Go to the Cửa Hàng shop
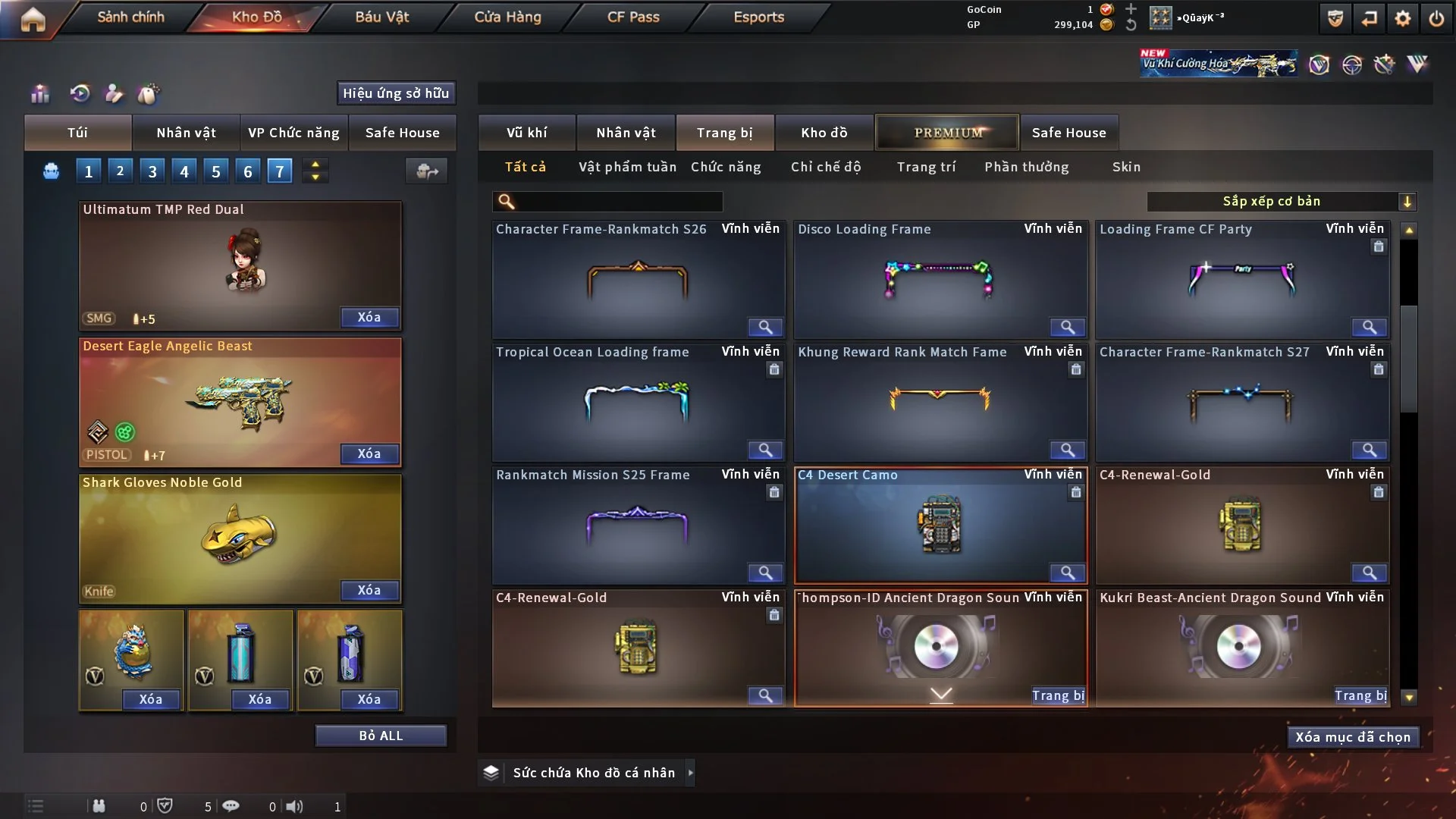 point(507,17)
